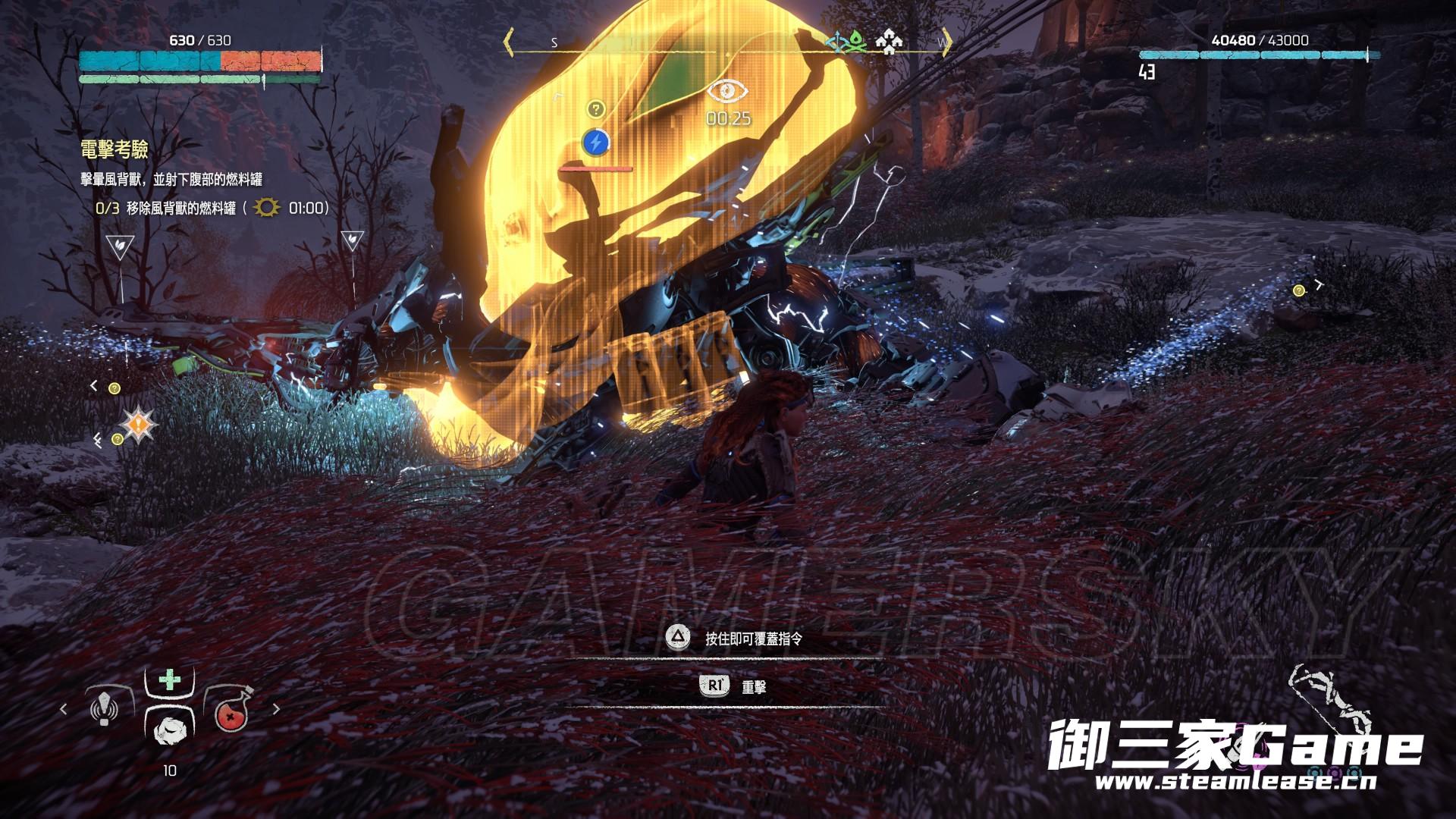Use the green medicine pouch cross

(x=168, y=678)
